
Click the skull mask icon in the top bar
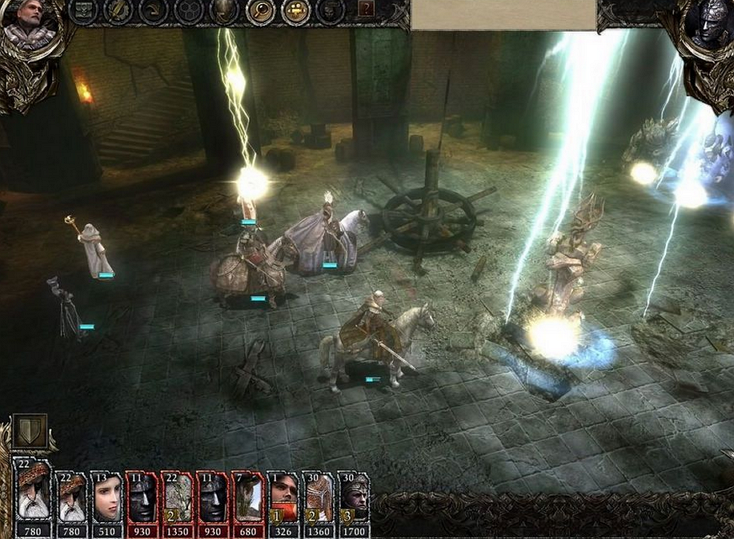[x=329, y=11]
